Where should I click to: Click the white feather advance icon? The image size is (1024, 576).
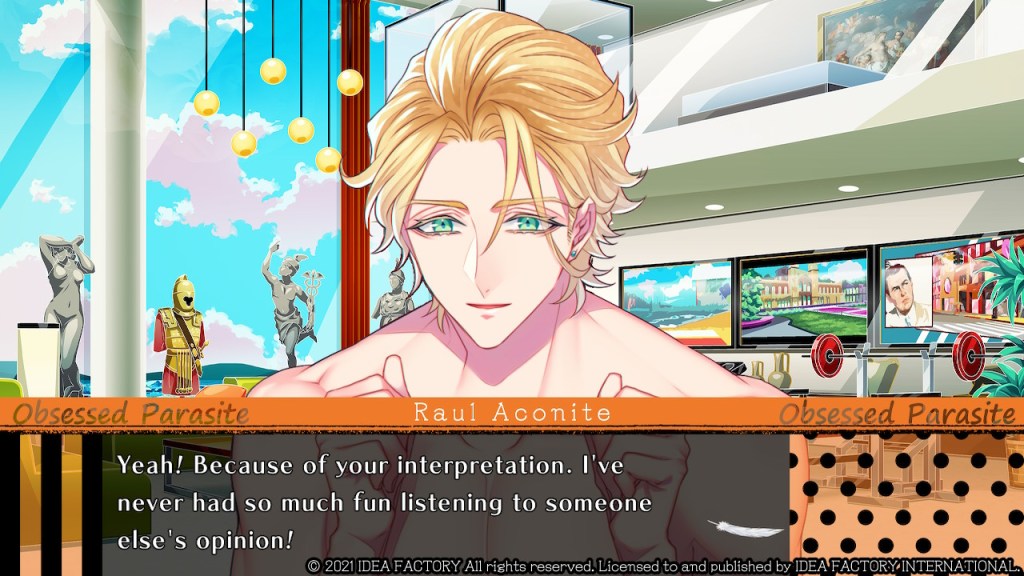(x=735, y=528)
